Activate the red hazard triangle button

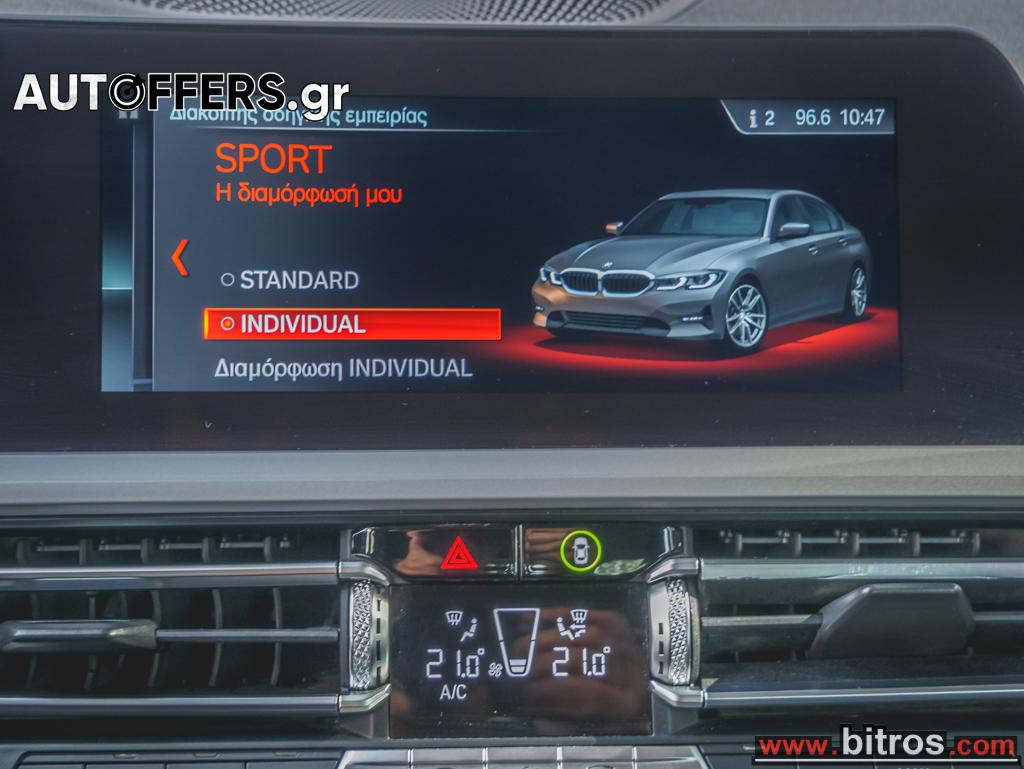(459, 552)
